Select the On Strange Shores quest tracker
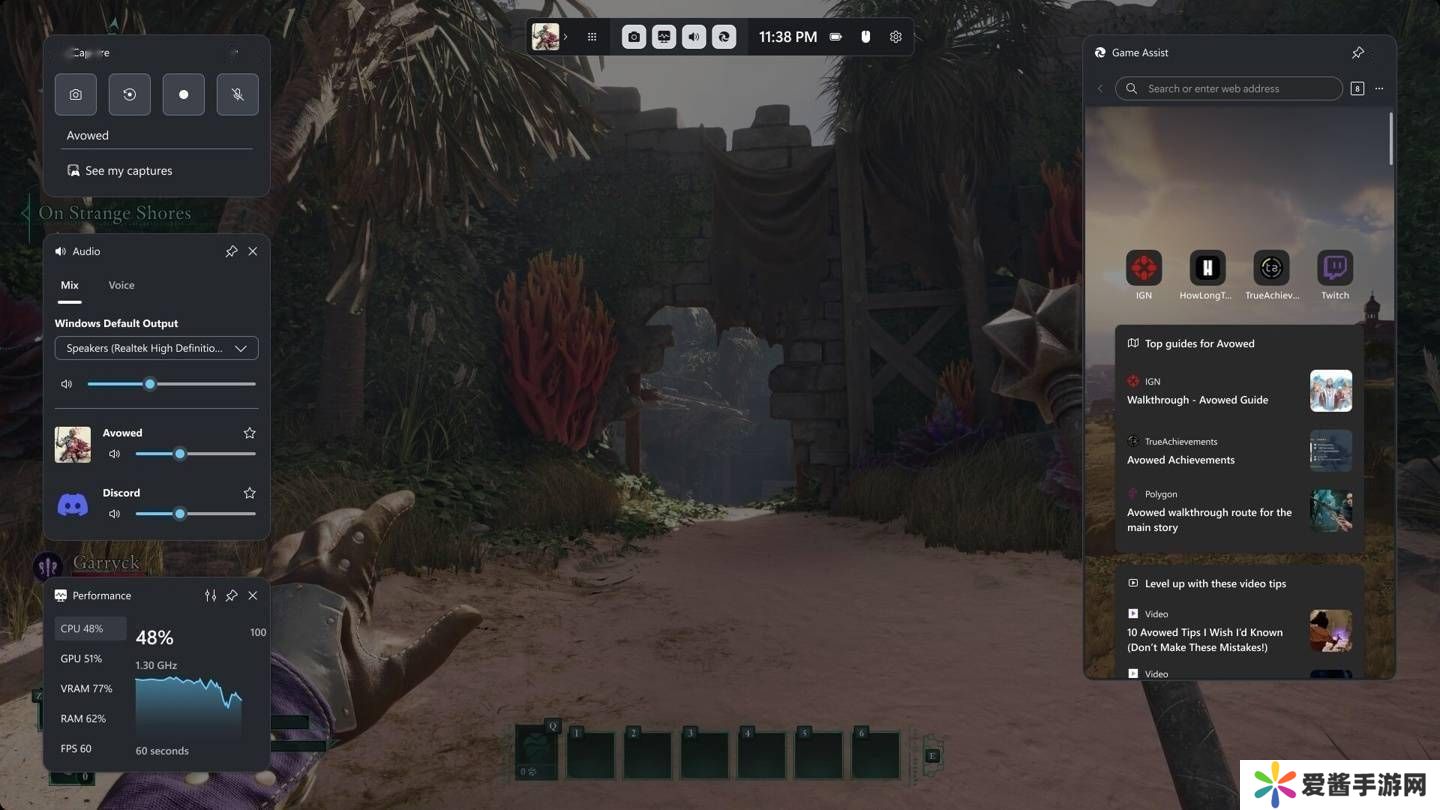 click(114, 213)
